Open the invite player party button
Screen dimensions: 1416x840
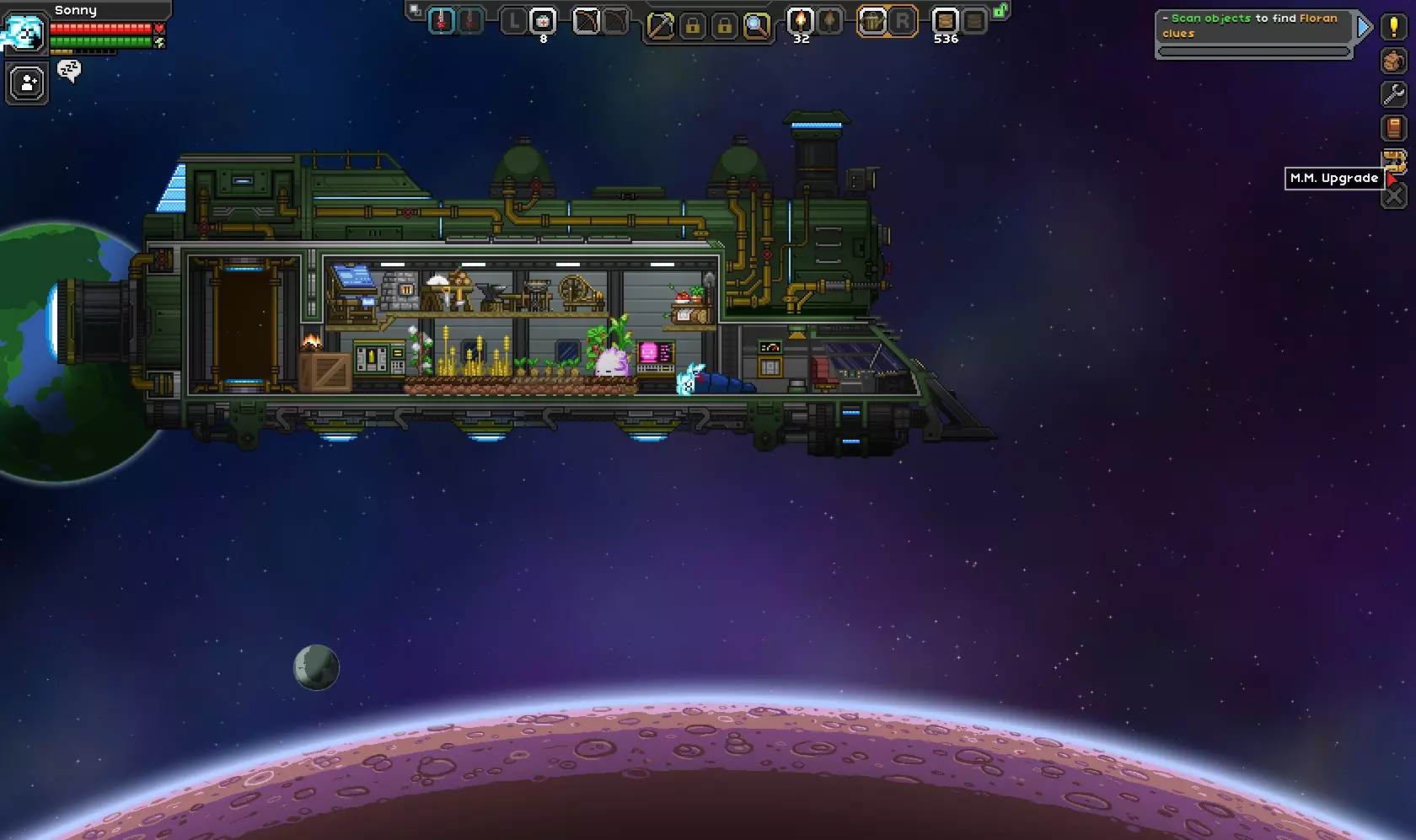tap(27, 83)
